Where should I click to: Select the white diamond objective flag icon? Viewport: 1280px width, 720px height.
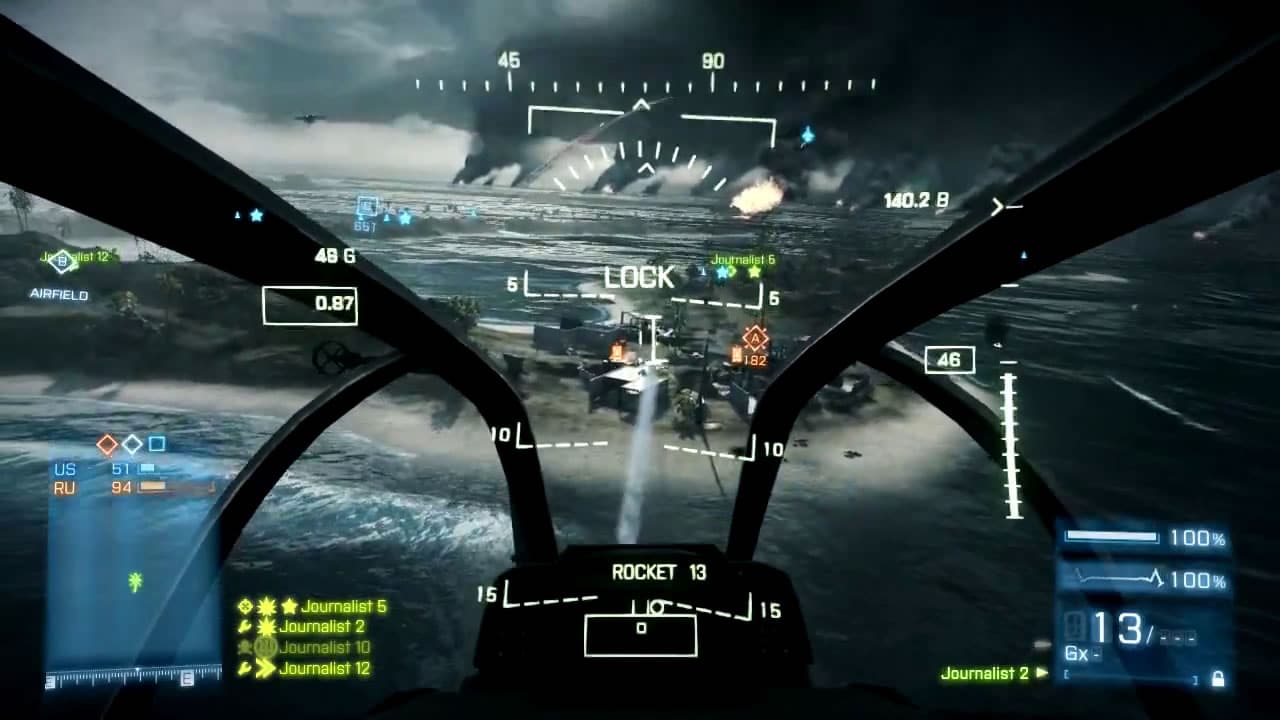point(132,444)
